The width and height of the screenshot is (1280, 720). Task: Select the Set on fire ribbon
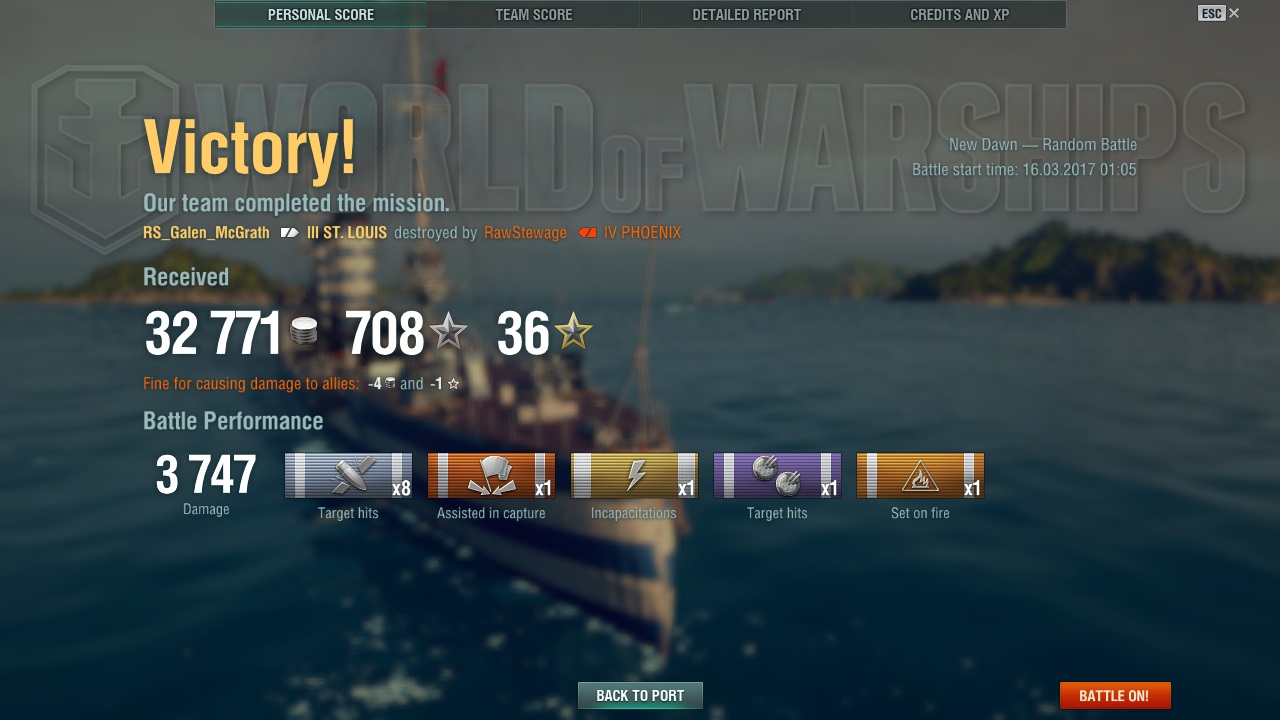pyautogui.click(x=920, y=476)
